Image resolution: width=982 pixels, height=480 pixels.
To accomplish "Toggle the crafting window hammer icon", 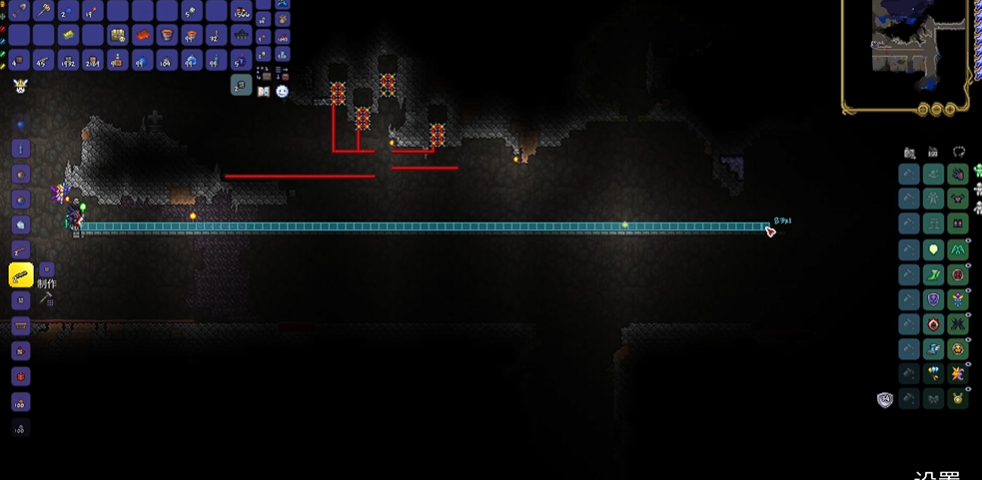I will click(46, 298).
